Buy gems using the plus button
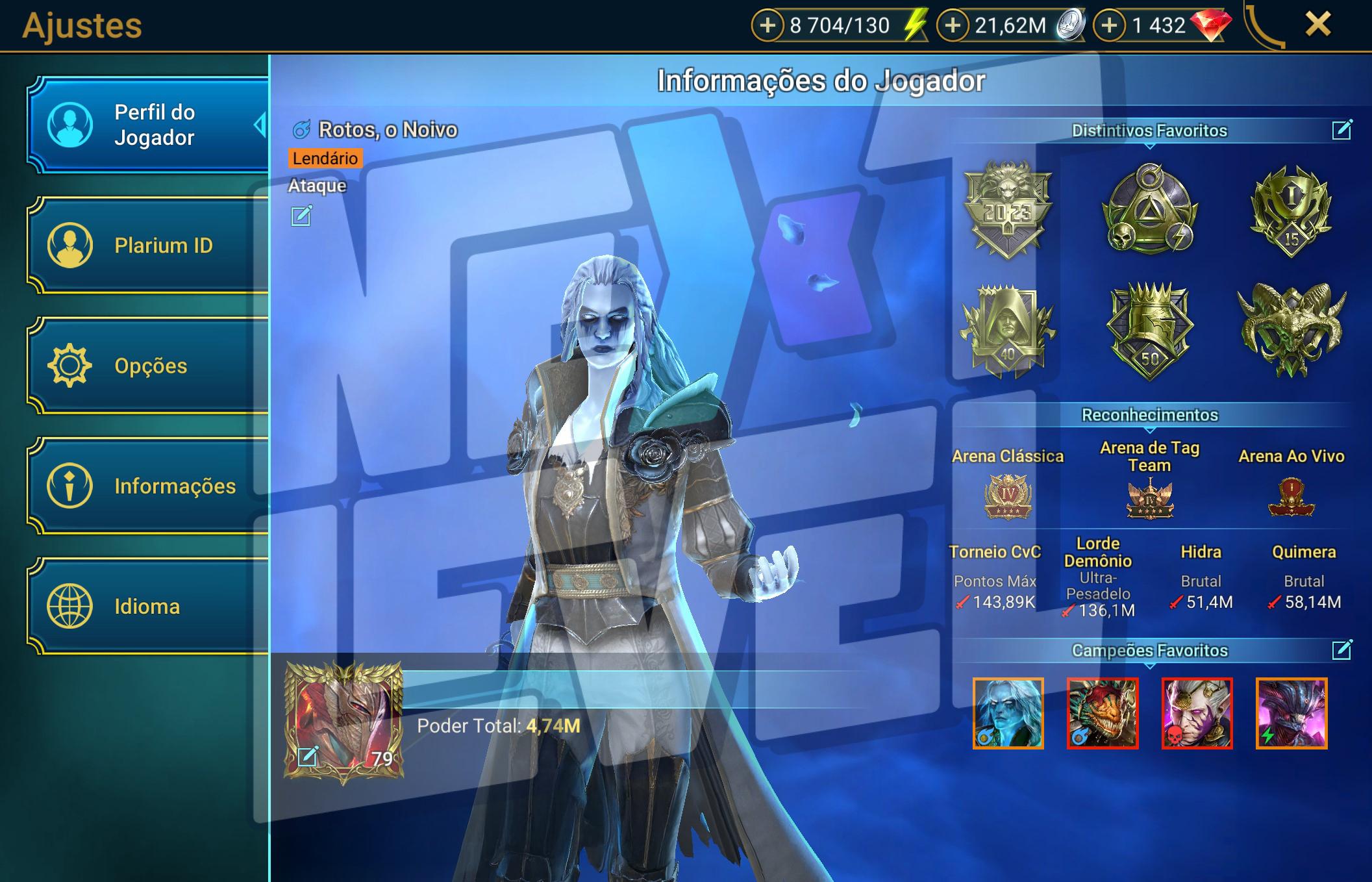 (1110, 25)
